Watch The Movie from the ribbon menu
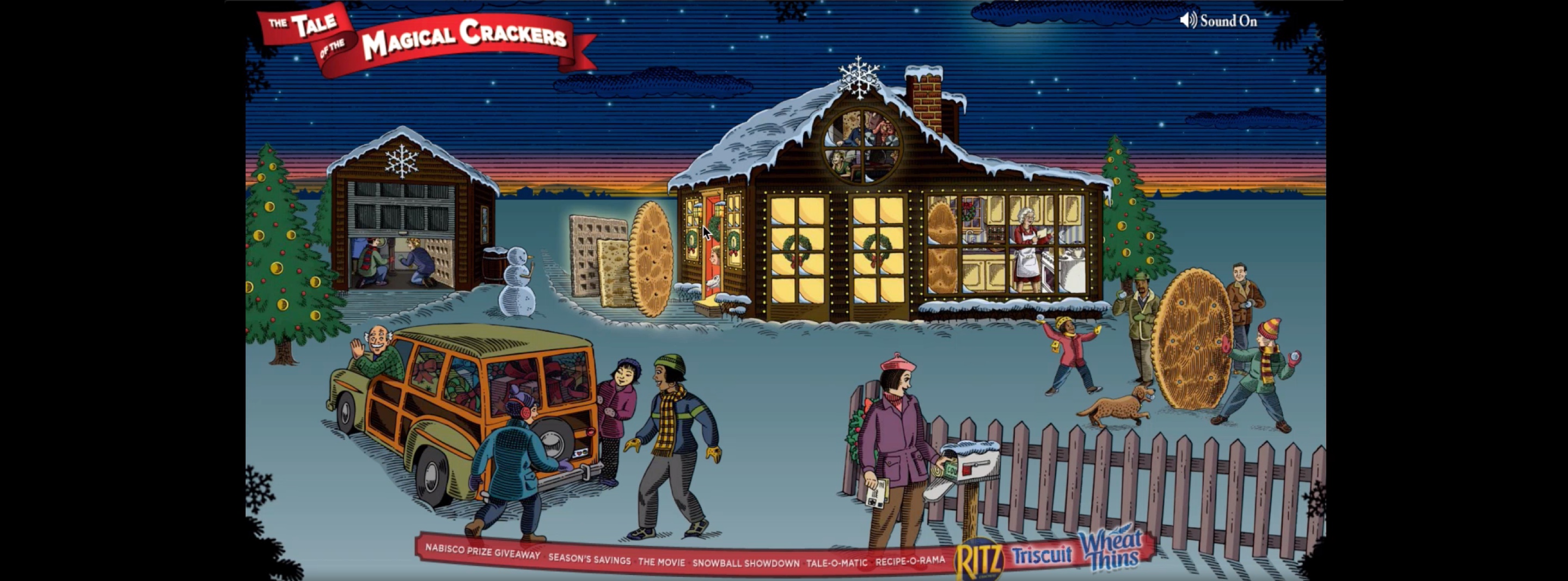Screen dimensions: 1568x581 [661, 562]
